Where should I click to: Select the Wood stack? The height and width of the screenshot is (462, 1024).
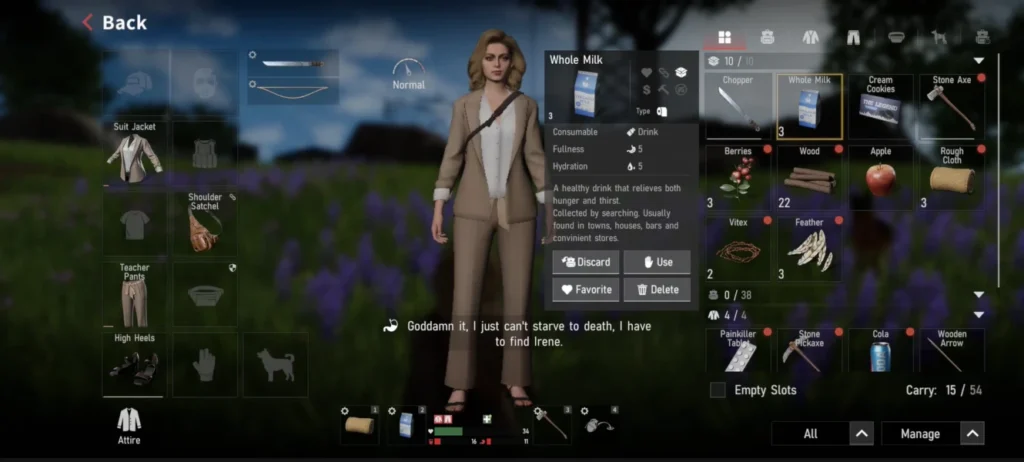point(809,177)
